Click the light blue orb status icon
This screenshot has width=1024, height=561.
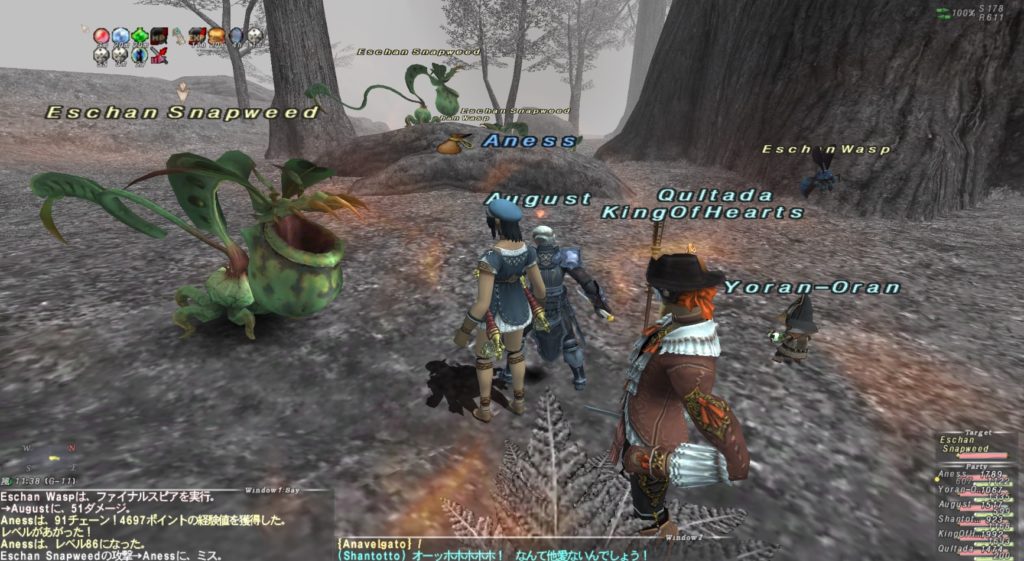coord(121,37)
